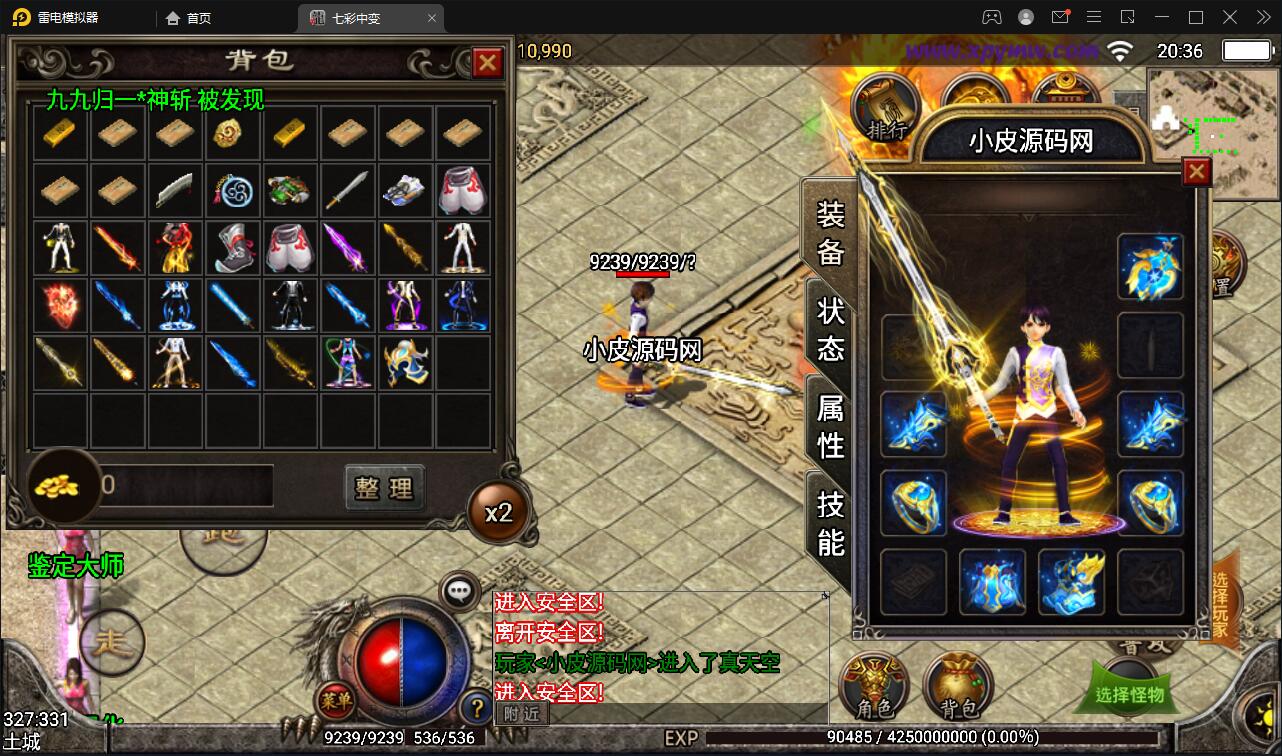Open the 排行 ranking icon
Viewport: 1282px width, 756px height.
(x=886, y=112)
